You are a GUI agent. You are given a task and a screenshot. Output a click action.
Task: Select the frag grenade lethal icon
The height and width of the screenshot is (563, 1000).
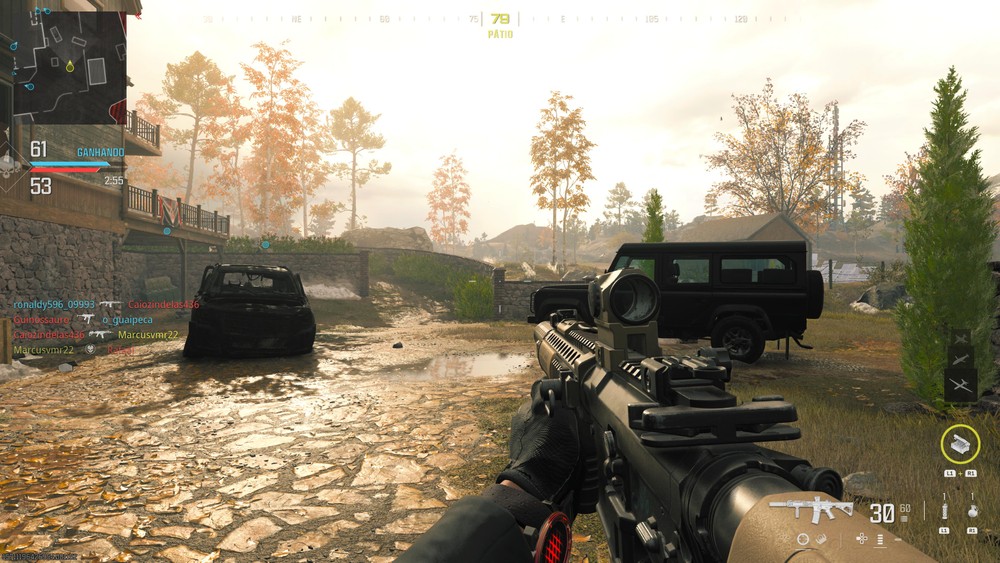tap(973, 511)
